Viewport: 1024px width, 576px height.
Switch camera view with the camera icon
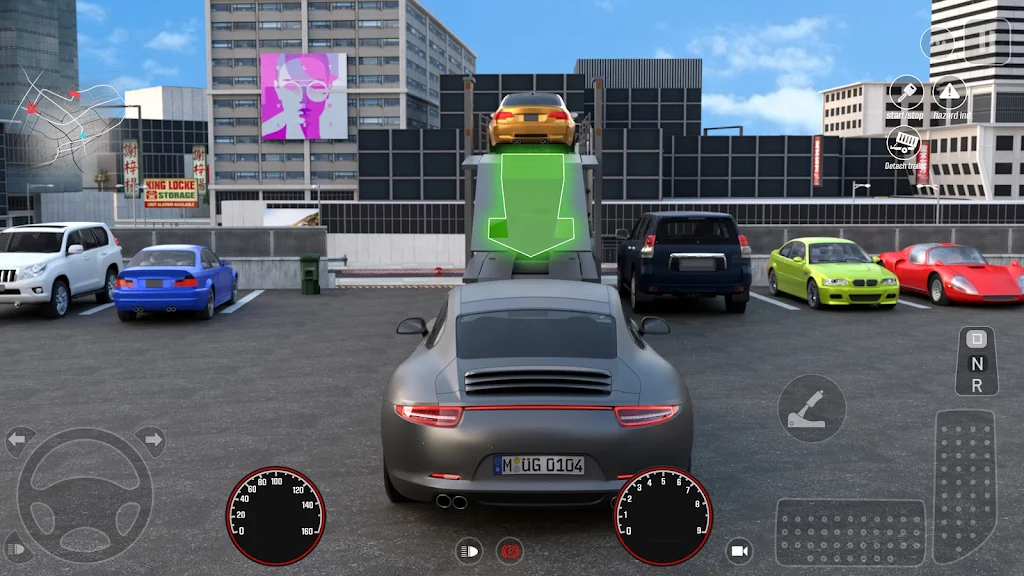click(739, 551)
